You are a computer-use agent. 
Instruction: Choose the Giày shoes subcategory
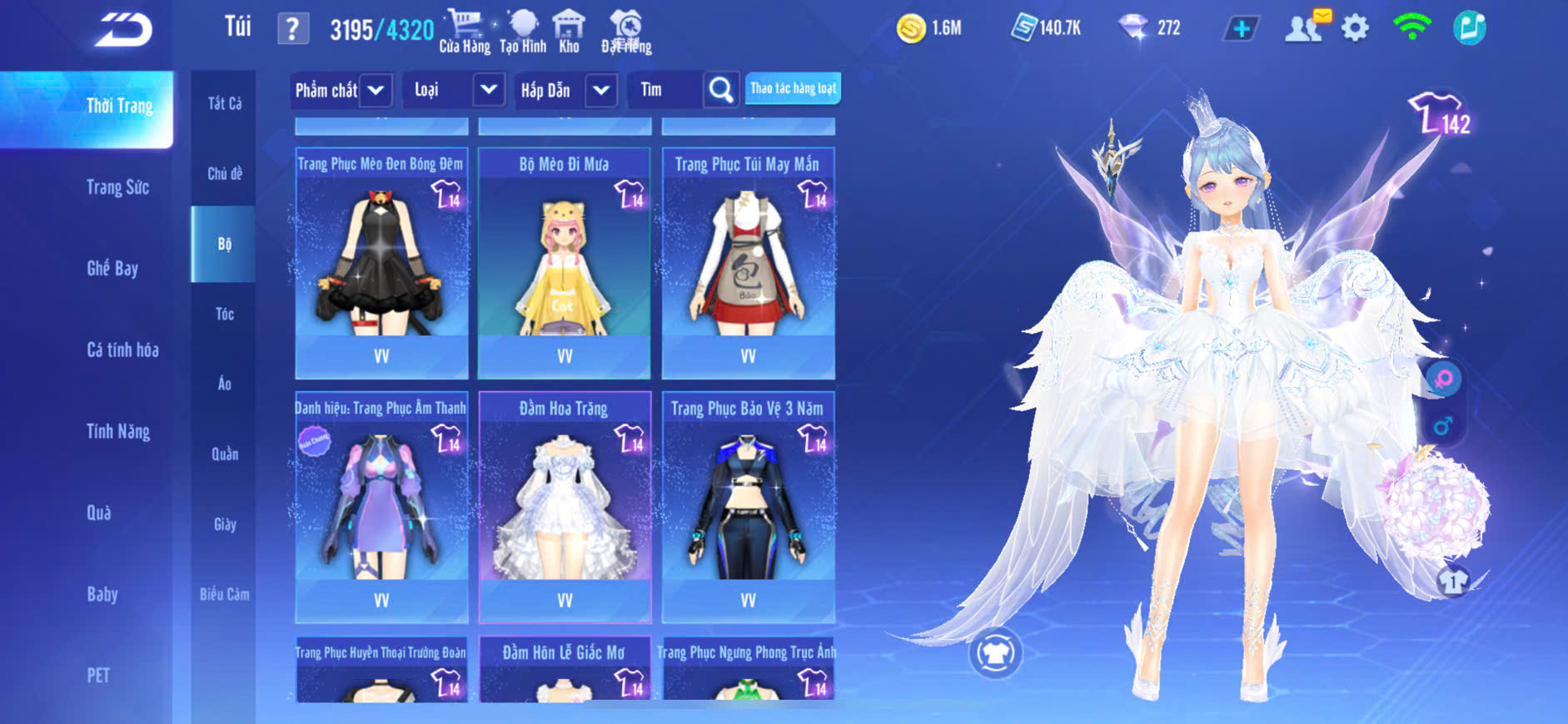224,524
